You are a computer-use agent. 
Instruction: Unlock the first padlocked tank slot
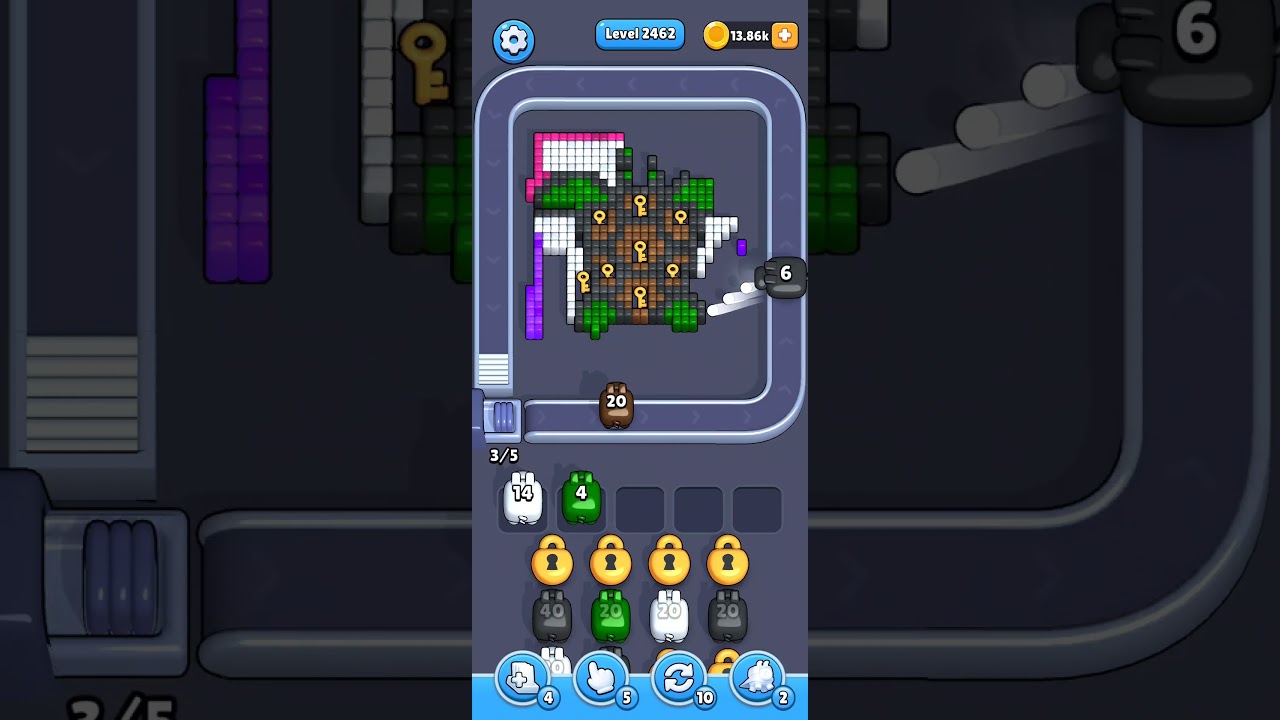coord(552,561)
